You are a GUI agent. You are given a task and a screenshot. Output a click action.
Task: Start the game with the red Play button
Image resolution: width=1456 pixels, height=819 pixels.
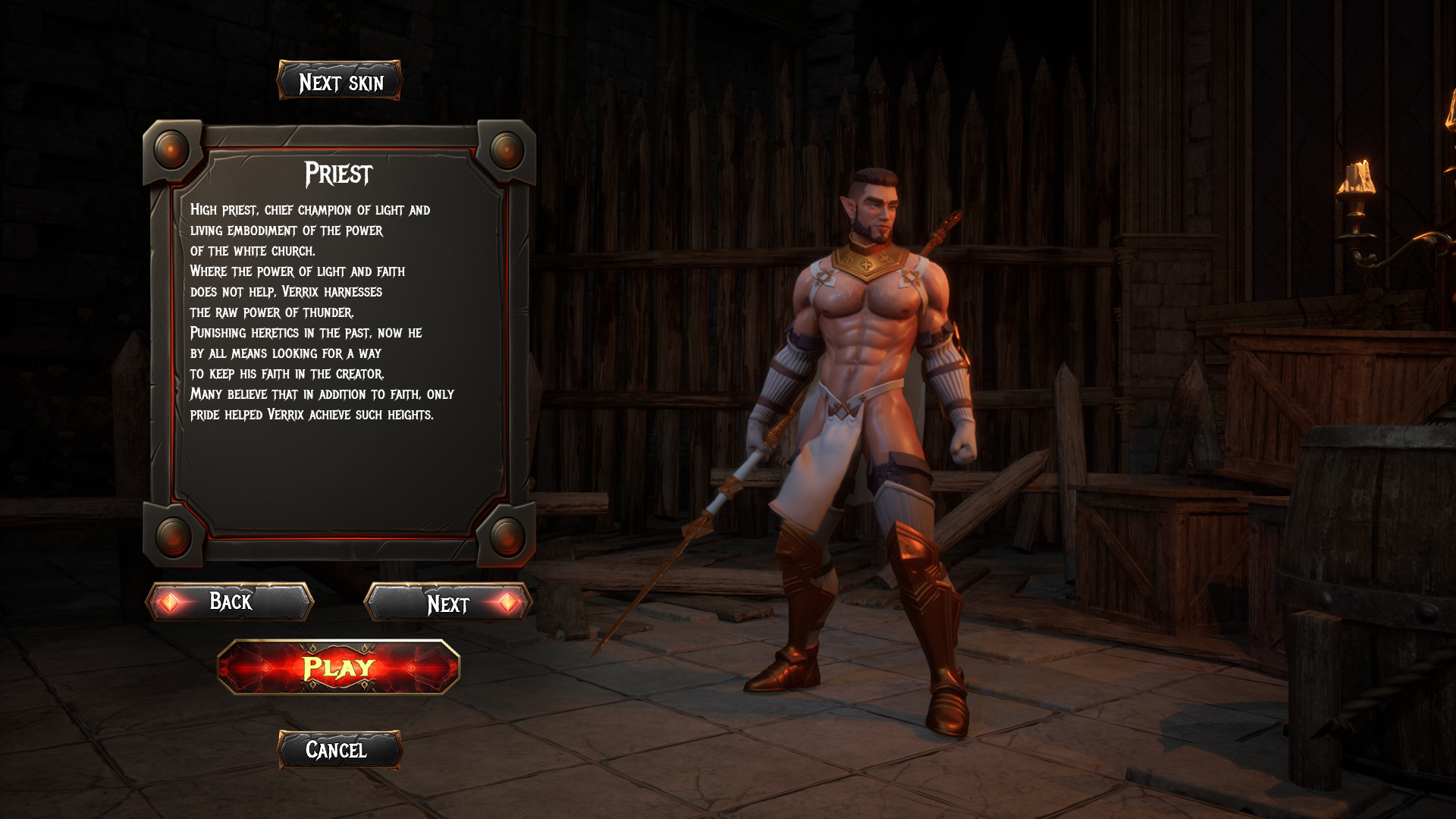[338, 667]
